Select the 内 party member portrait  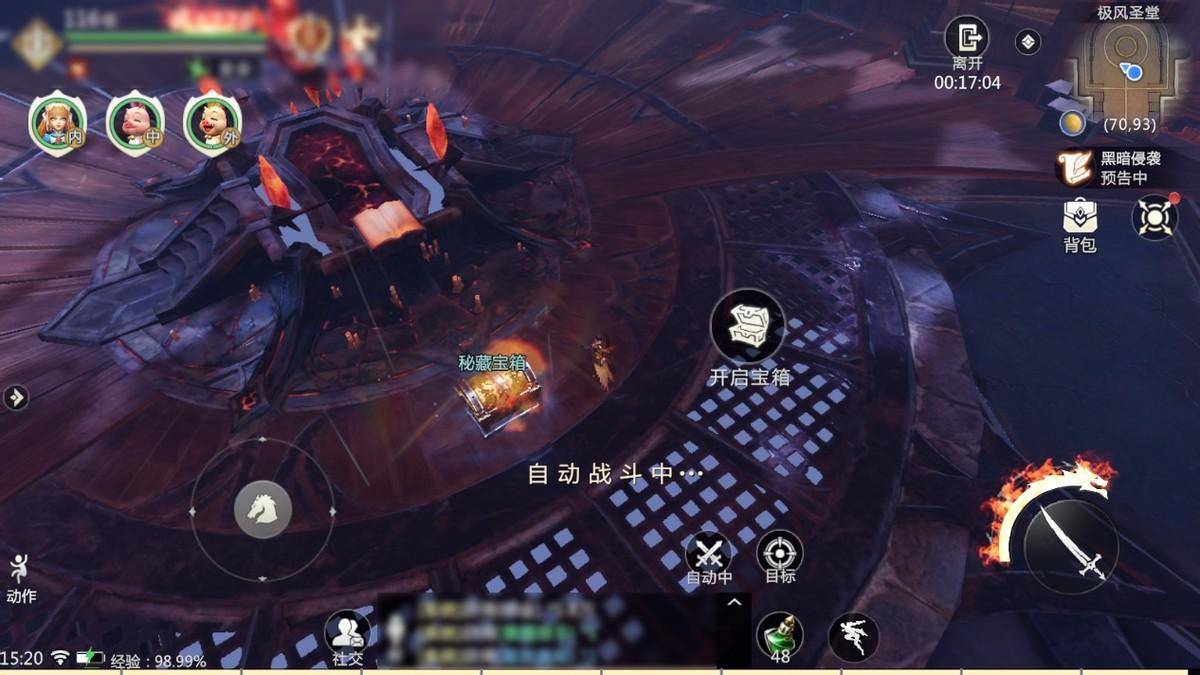(57, 124)
